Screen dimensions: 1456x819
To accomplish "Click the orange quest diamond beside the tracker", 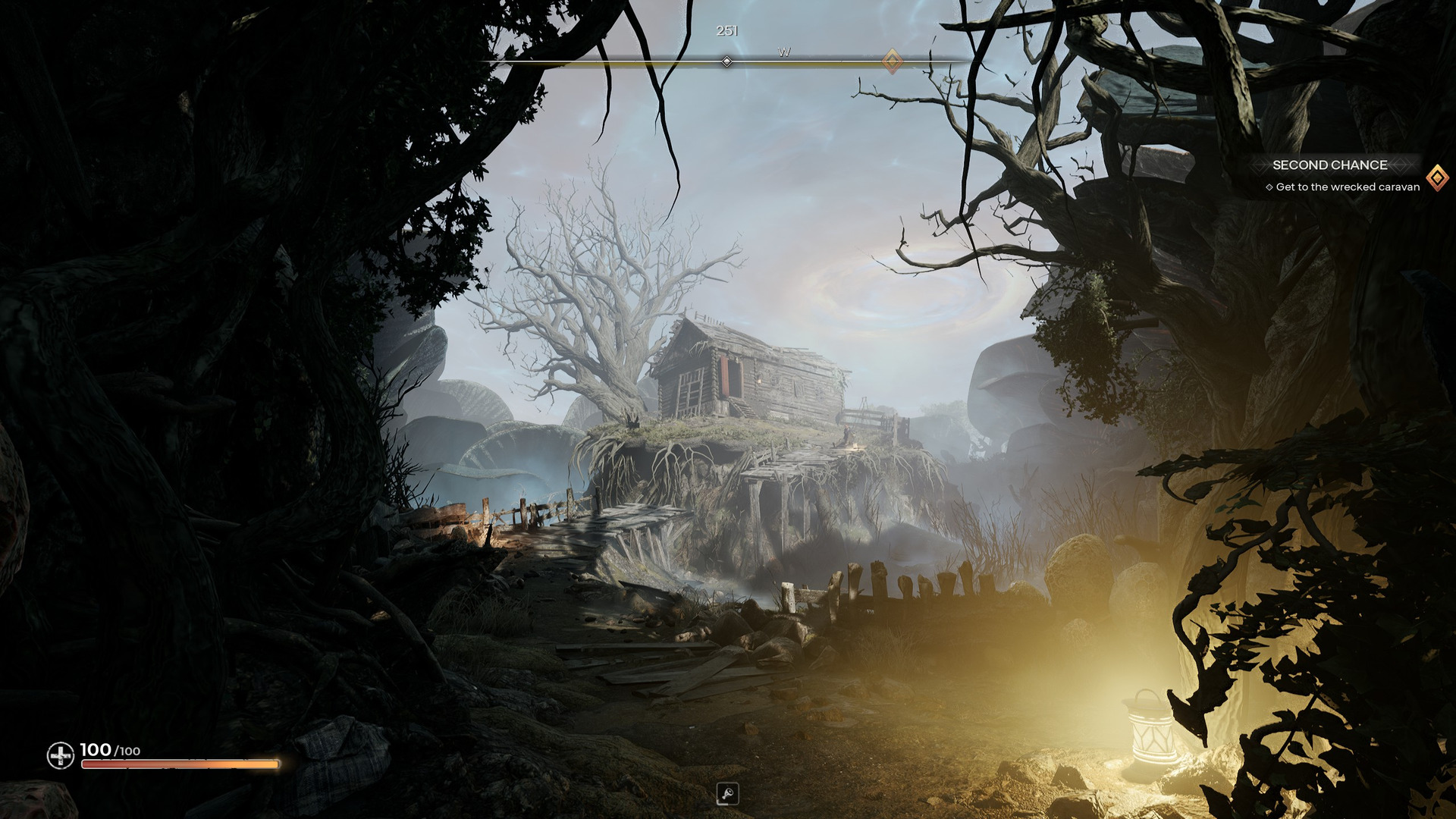I will pos(1437,177).
